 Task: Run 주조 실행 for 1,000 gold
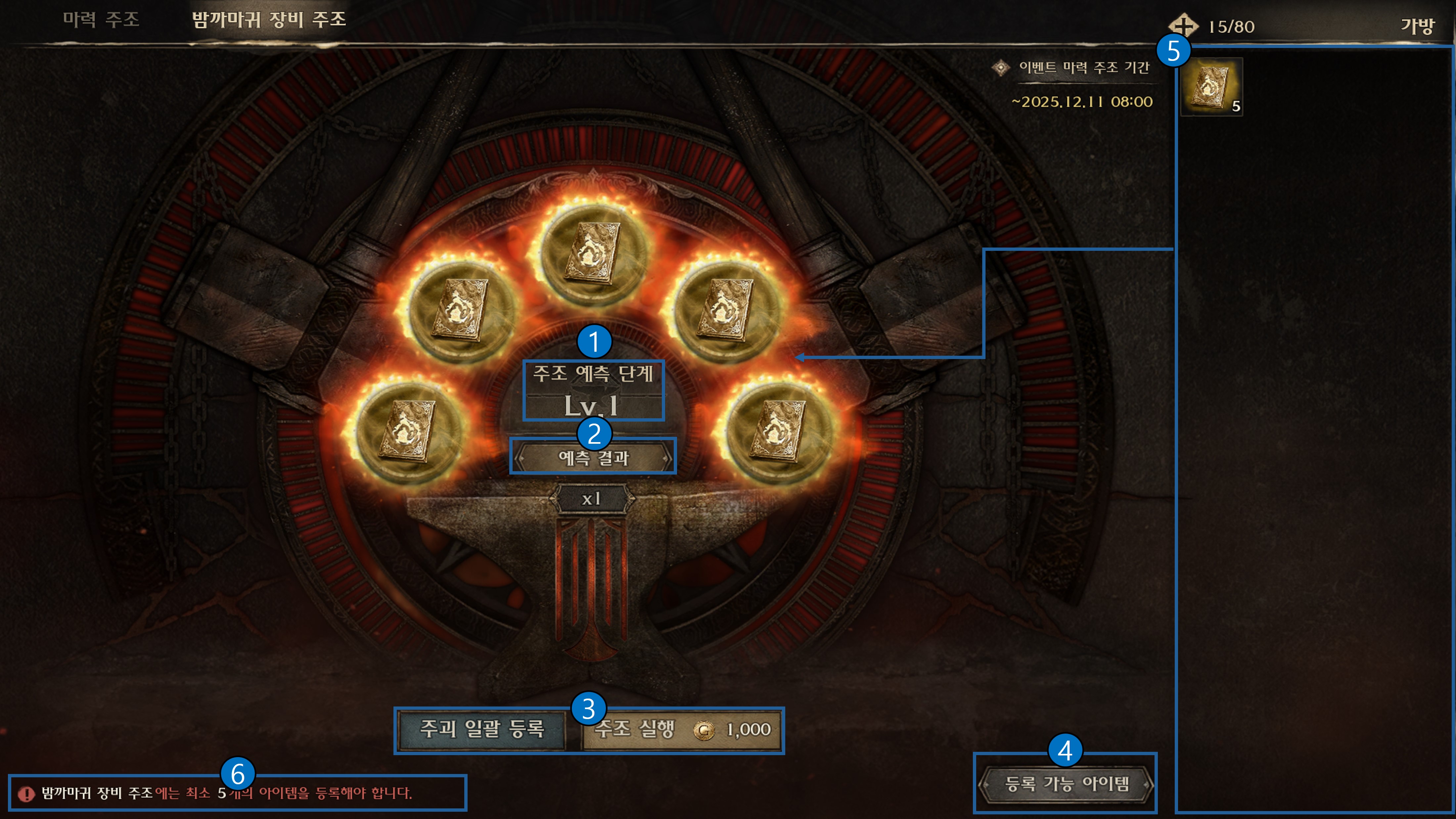pos(682,729)
